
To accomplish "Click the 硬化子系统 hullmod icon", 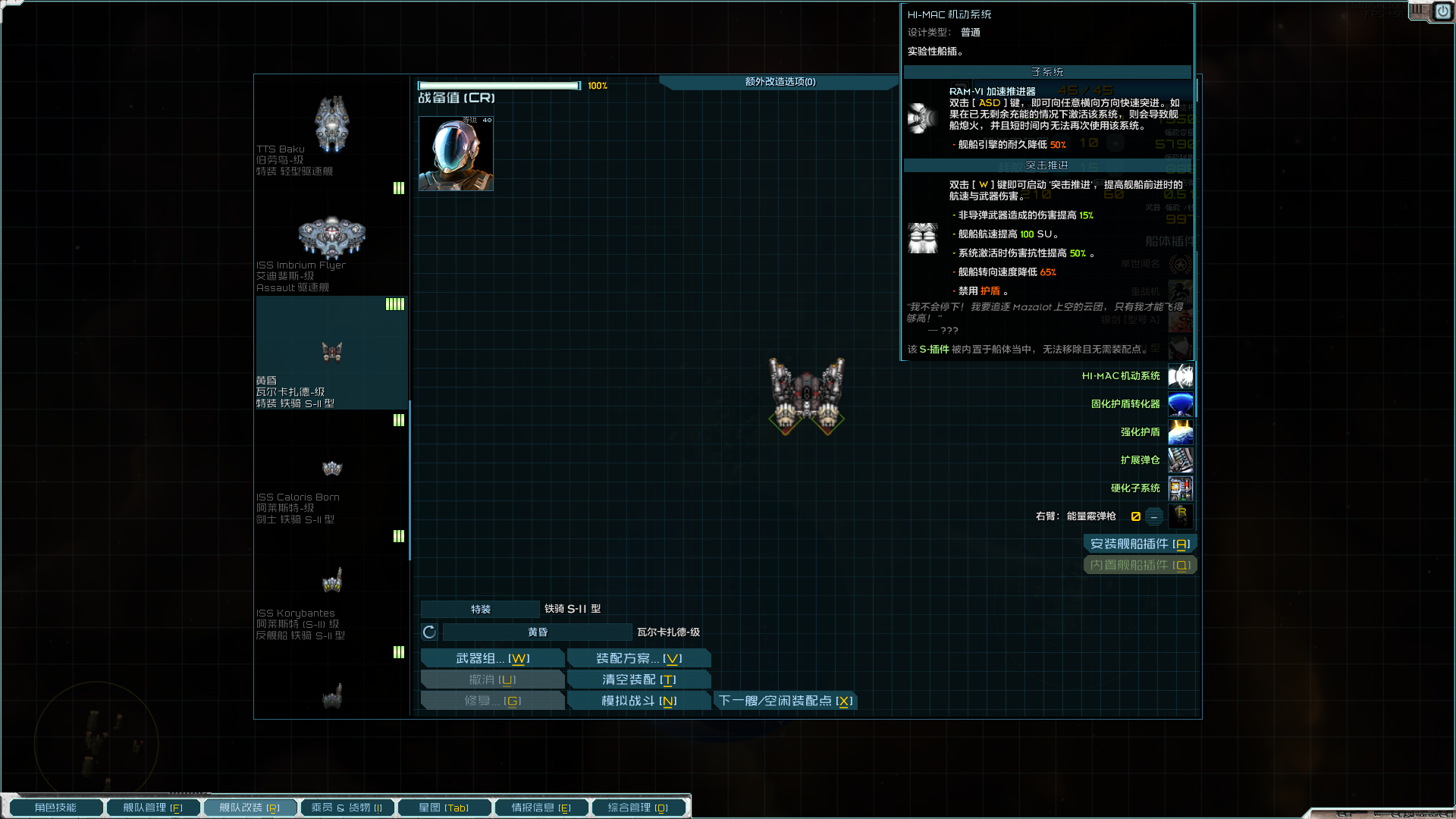I will tap(1181, 488).
